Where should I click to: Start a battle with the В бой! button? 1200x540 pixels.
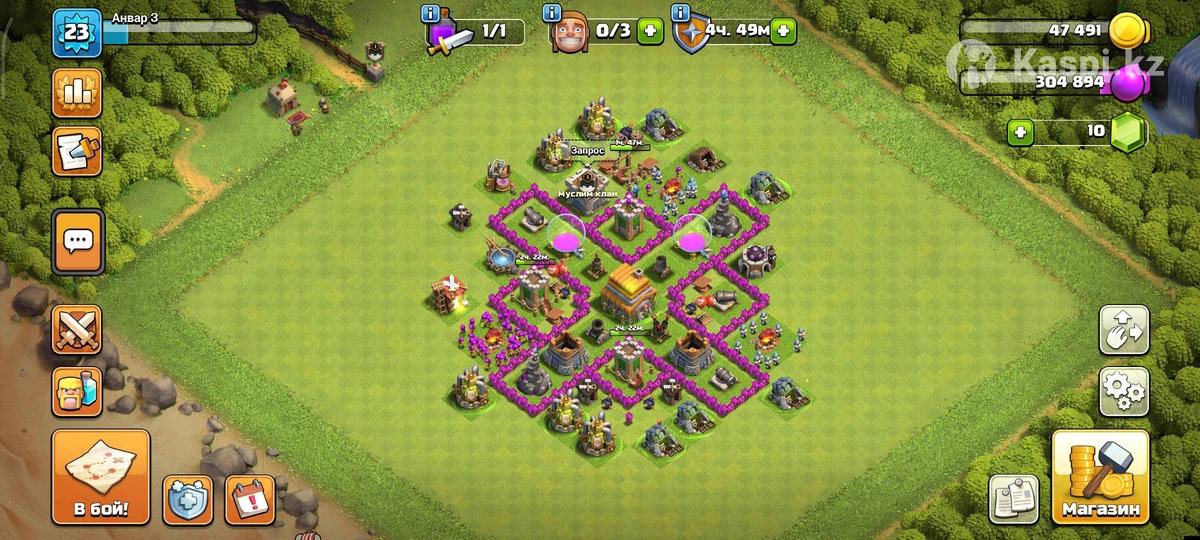(x=100, y=478)
